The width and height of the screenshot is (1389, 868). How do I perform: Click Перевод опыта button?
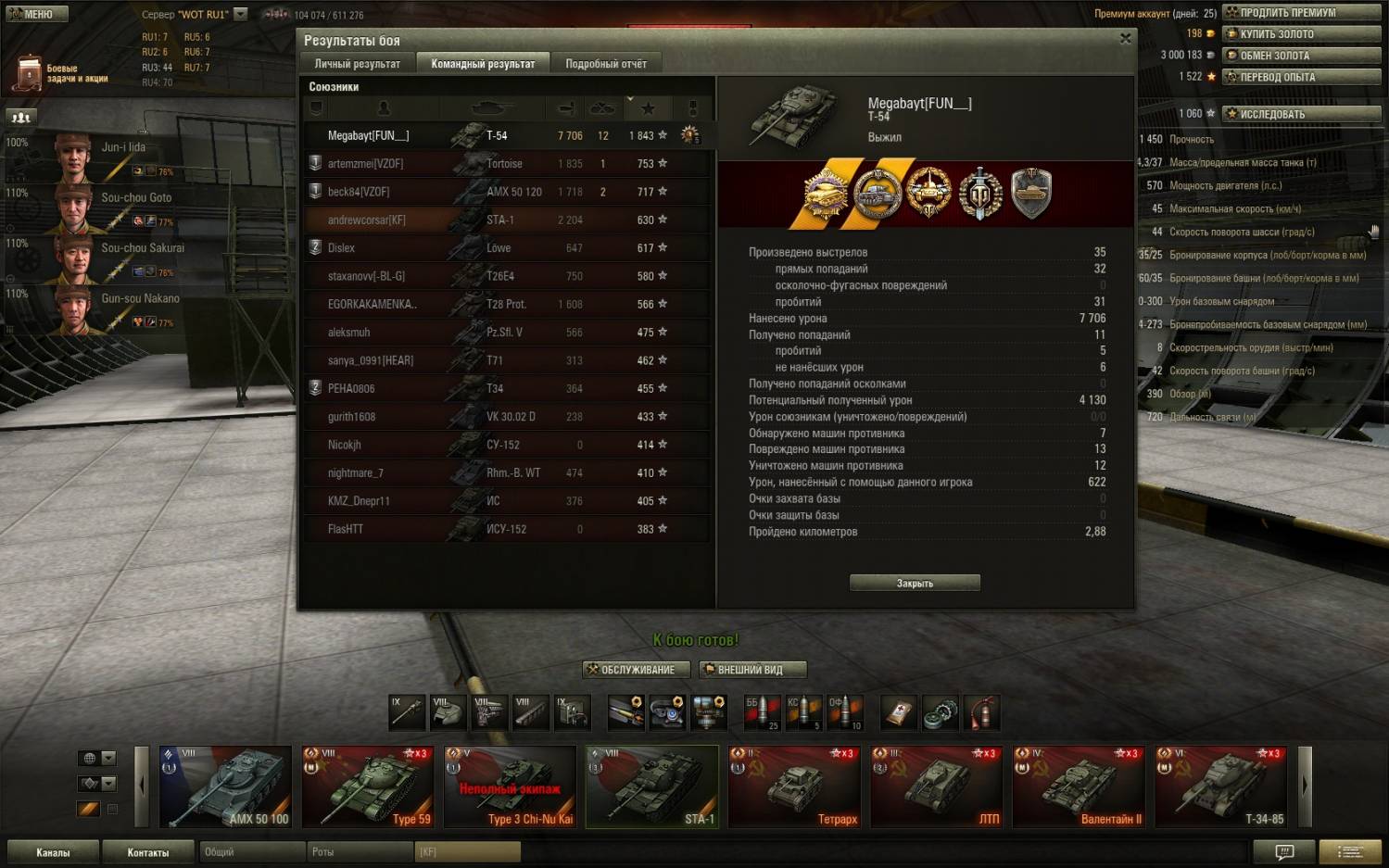(x=1301, y=77)
